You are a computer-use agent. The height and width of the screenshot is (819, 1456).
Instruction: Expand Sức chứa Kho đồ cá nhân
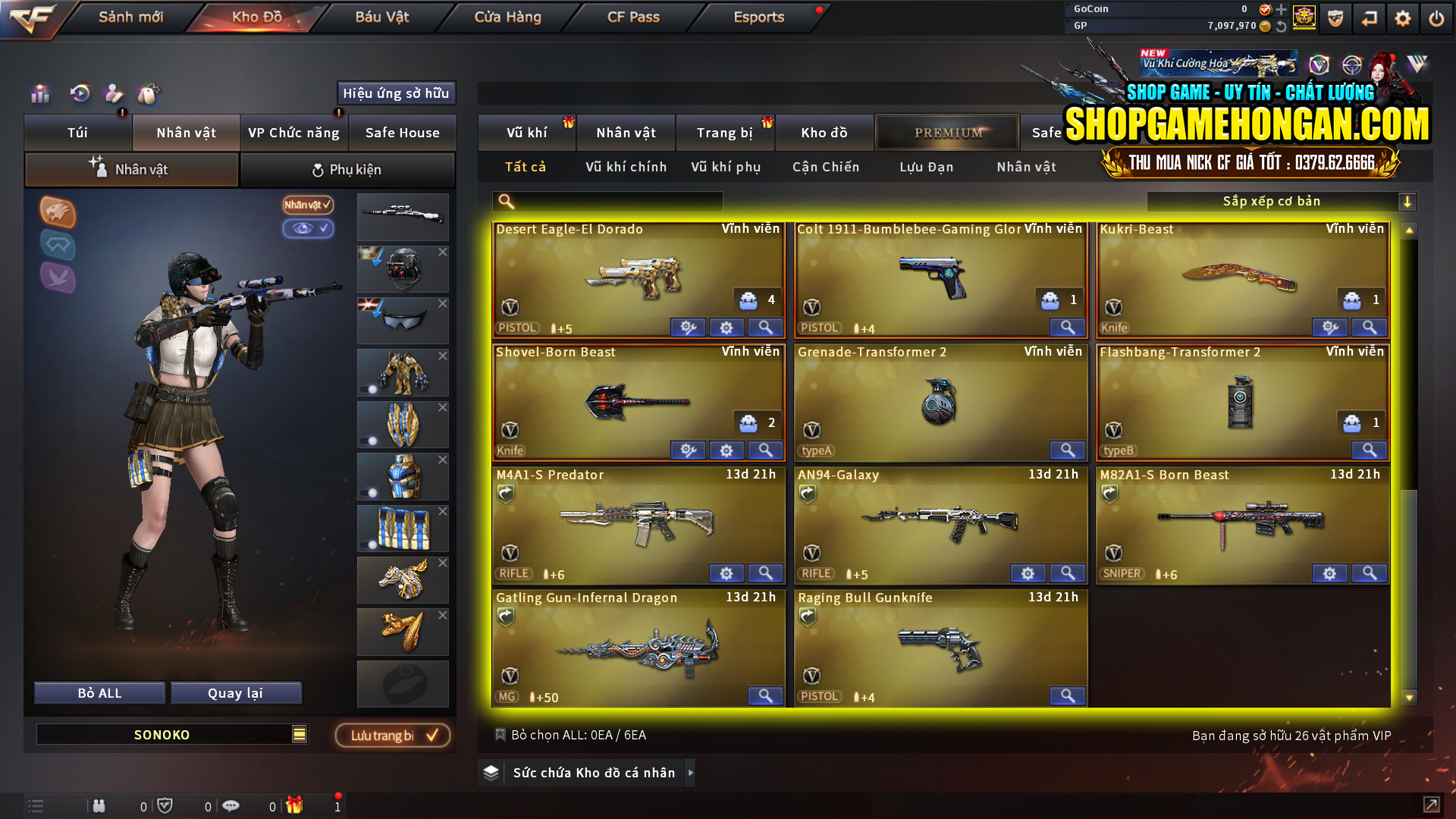691,773
